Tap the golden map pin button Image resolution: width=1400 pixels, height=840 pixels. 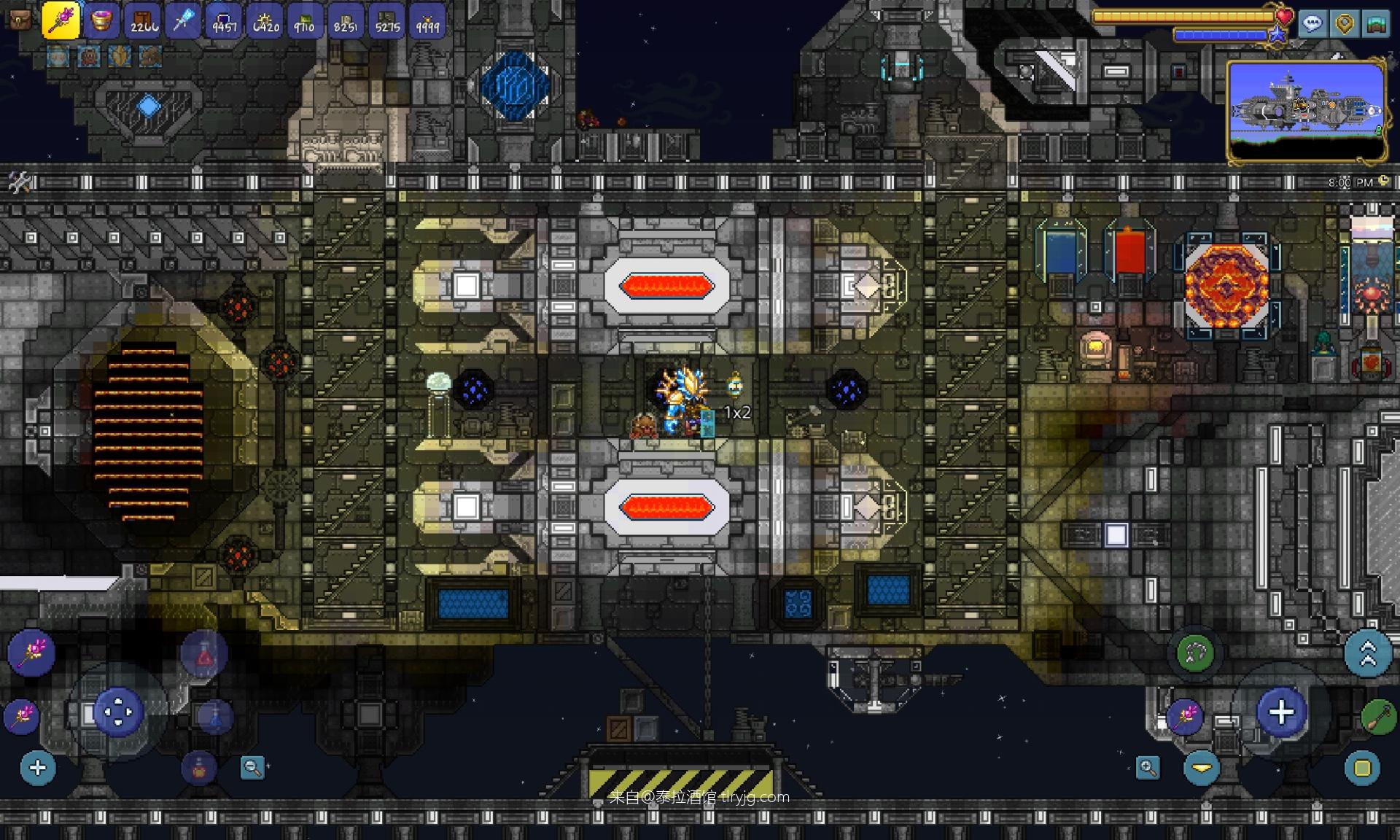tap(1345, 24)
